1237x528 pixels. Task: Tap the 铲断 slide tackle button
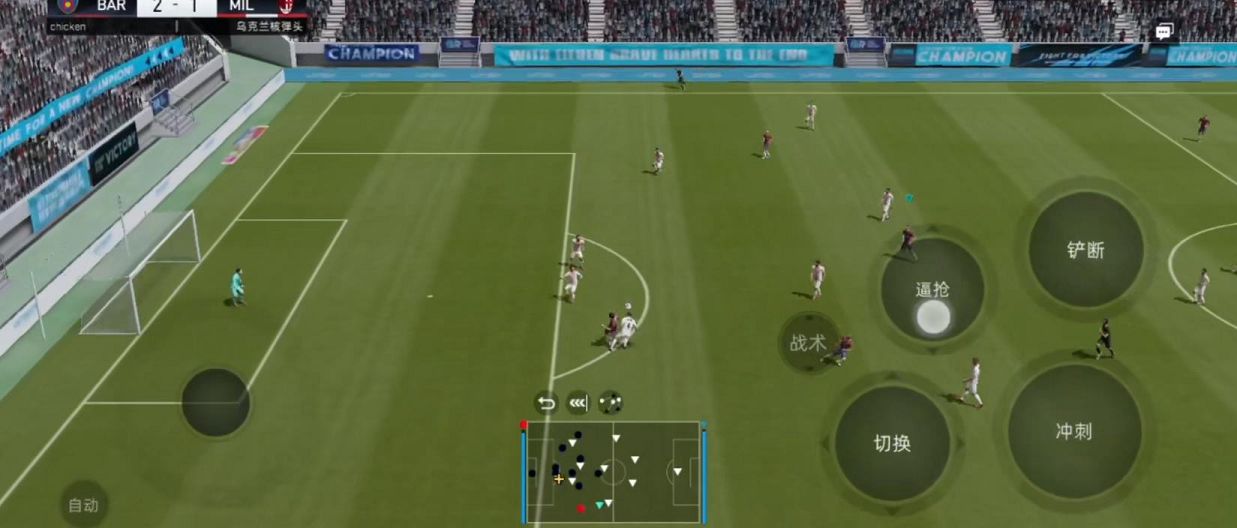(x=1085, y=250)
